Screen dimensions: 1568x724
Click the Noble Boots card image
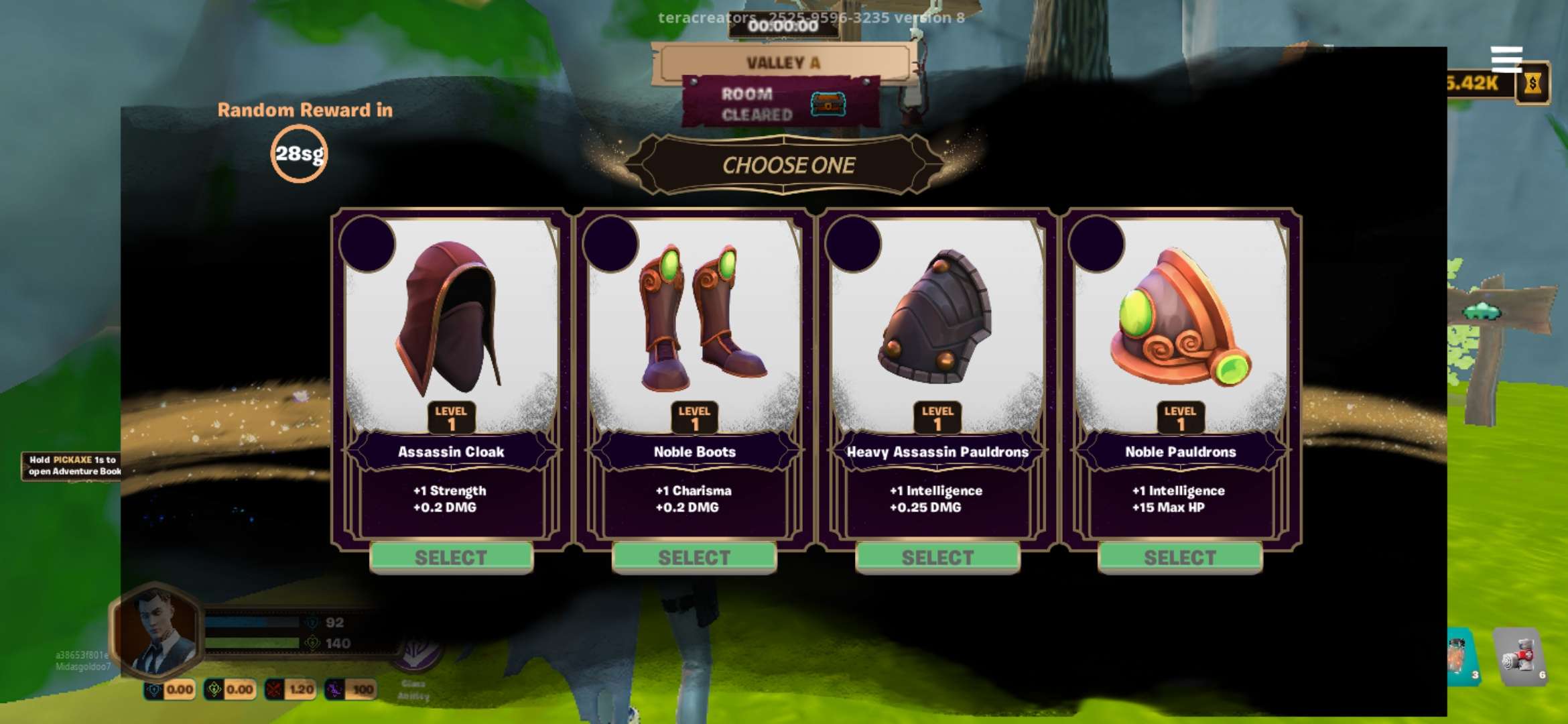(694, 318)
